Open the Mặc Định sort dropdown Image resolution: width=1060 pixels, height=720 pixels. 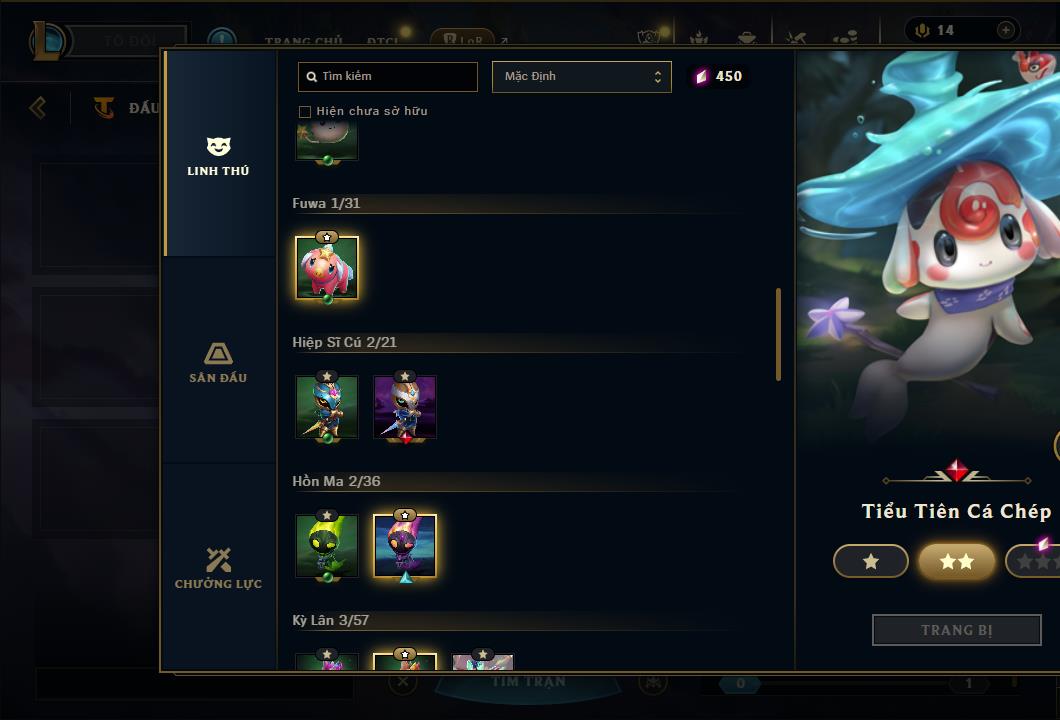(581, 76)
